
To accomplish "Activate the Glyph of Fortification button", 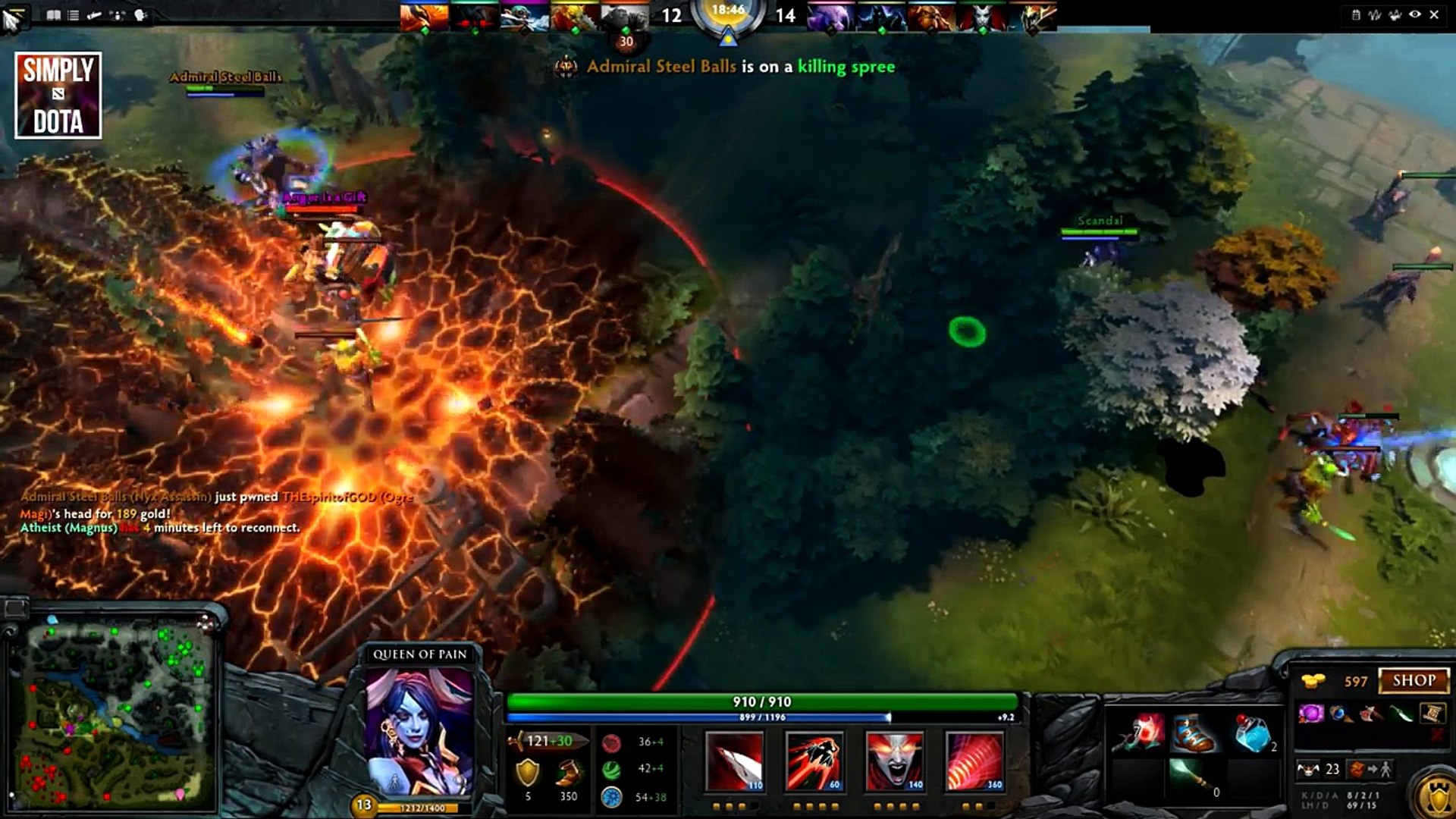I will [1436, 796].
